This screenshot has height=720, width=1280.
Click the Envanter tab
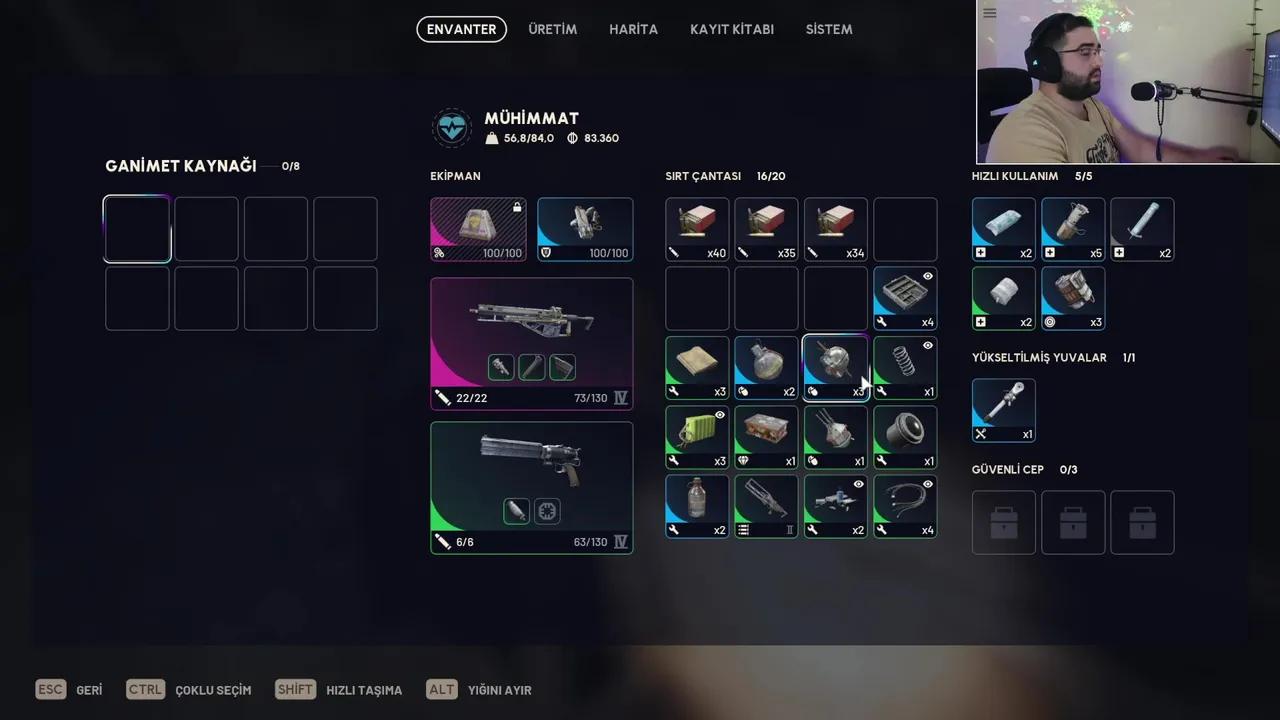tap(461, 29)
